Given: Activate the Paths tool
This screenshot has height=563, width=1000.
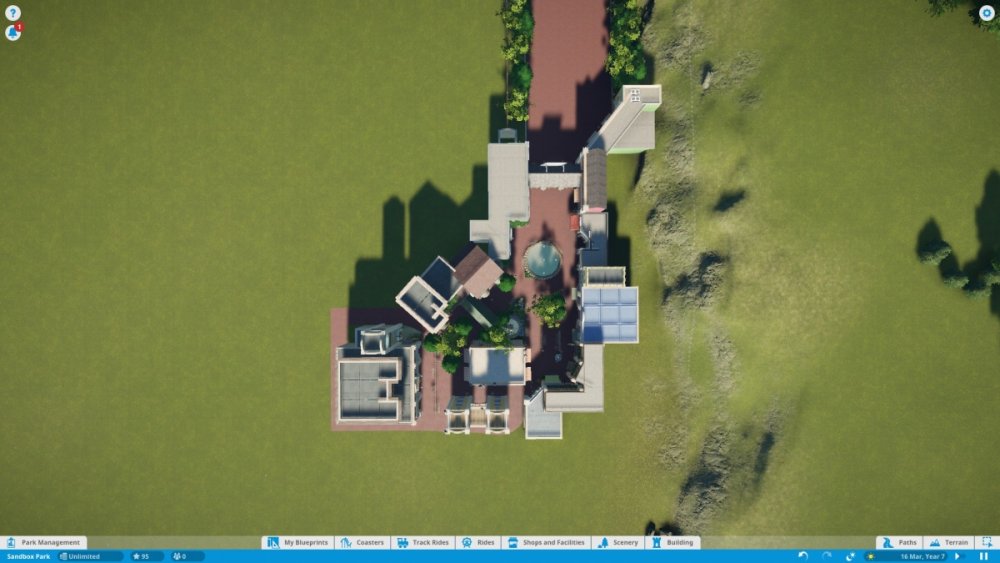Looking at the screenshot, I should 899,542.
